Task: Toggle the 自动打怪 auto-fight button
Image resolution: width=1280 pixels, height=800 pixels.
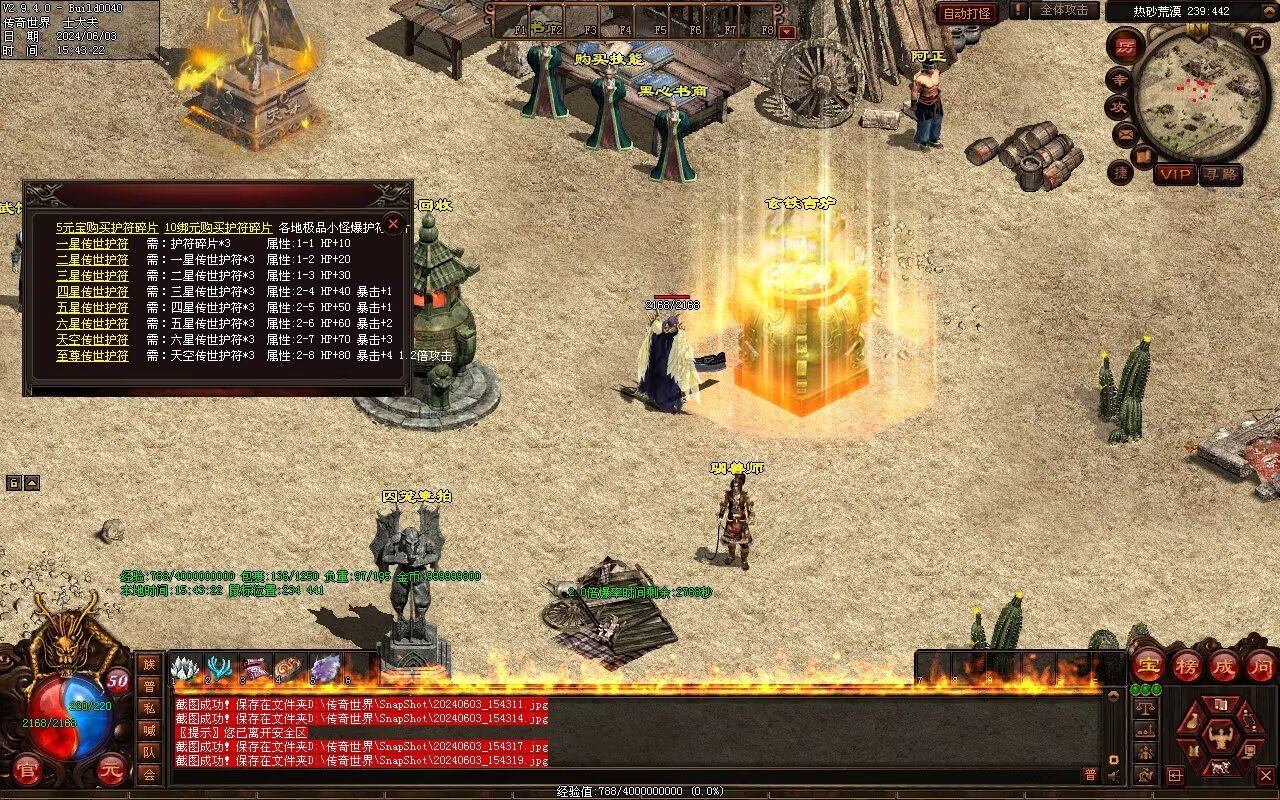Action: [x=967, y=13]
